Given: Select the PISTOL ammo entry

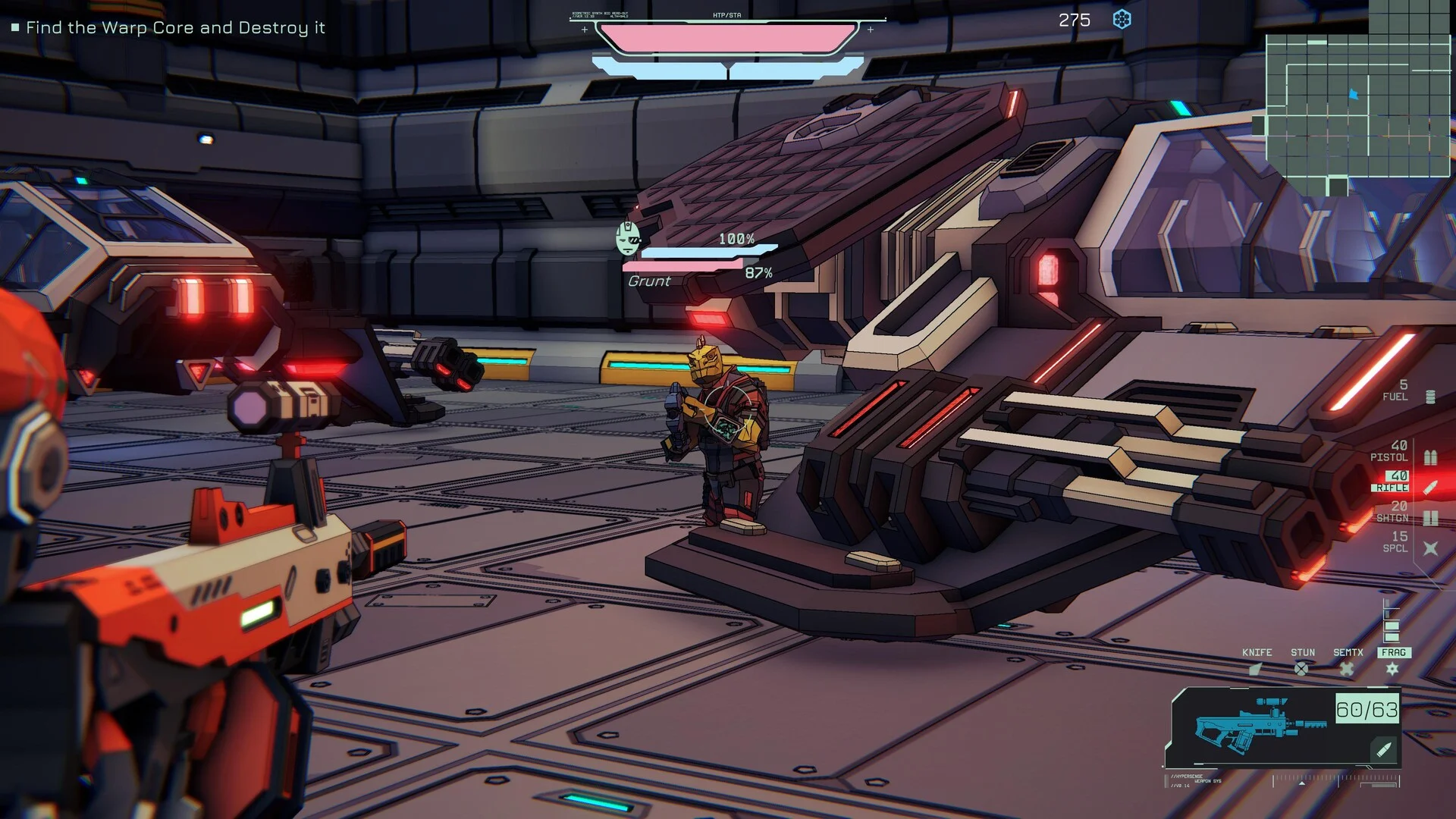Looking at the screenshot, I should point(1401,451).
